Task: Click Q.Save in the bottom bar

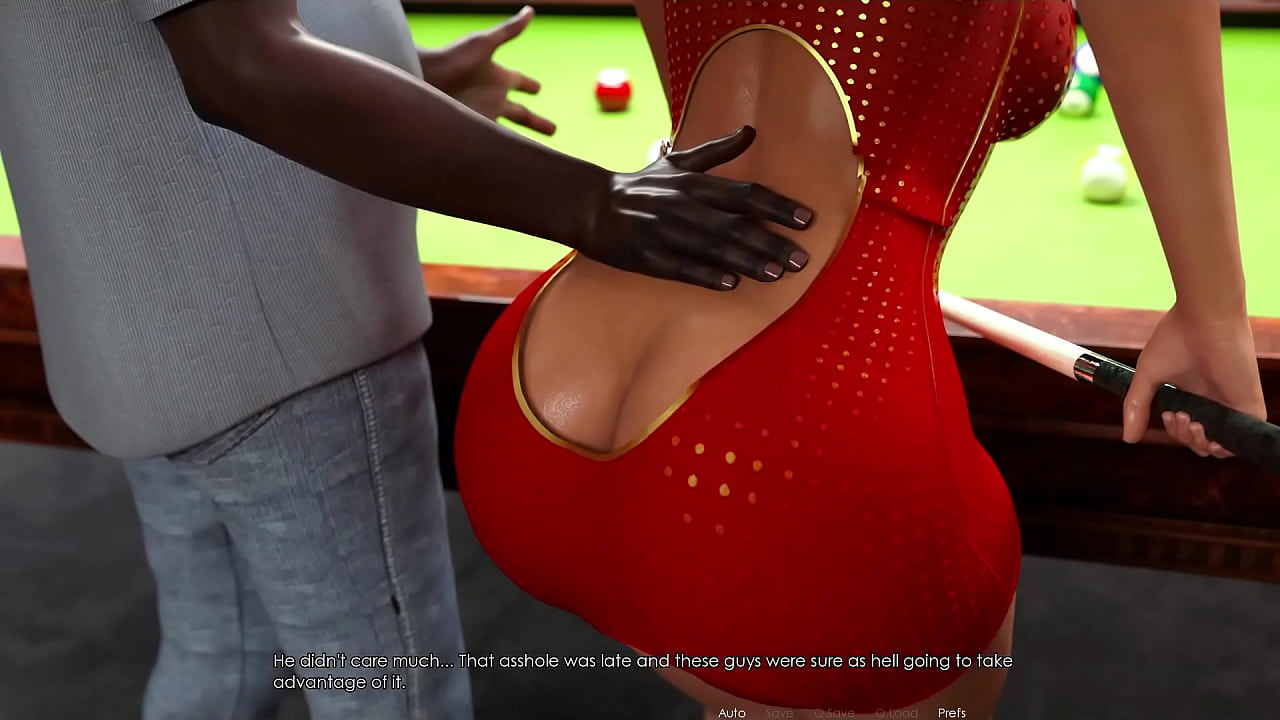Action: (x=834, y=713)
